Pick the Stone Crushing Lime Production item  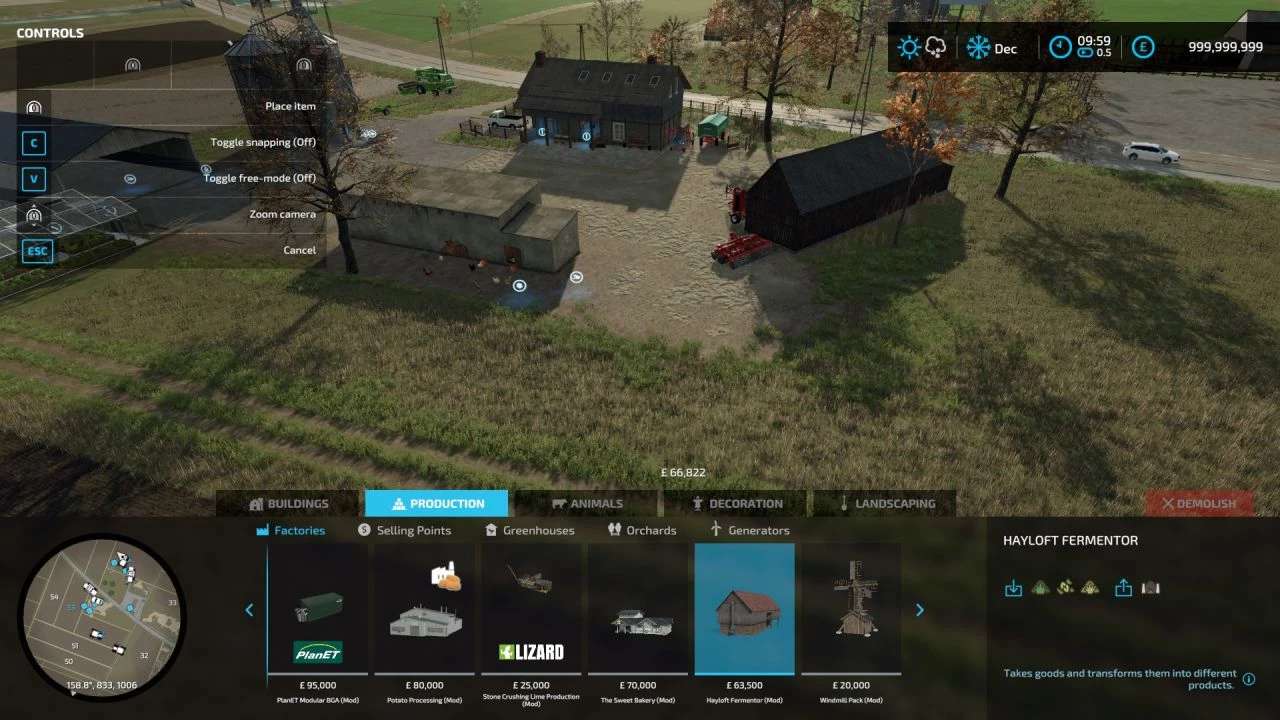click(x=531, y=610)
